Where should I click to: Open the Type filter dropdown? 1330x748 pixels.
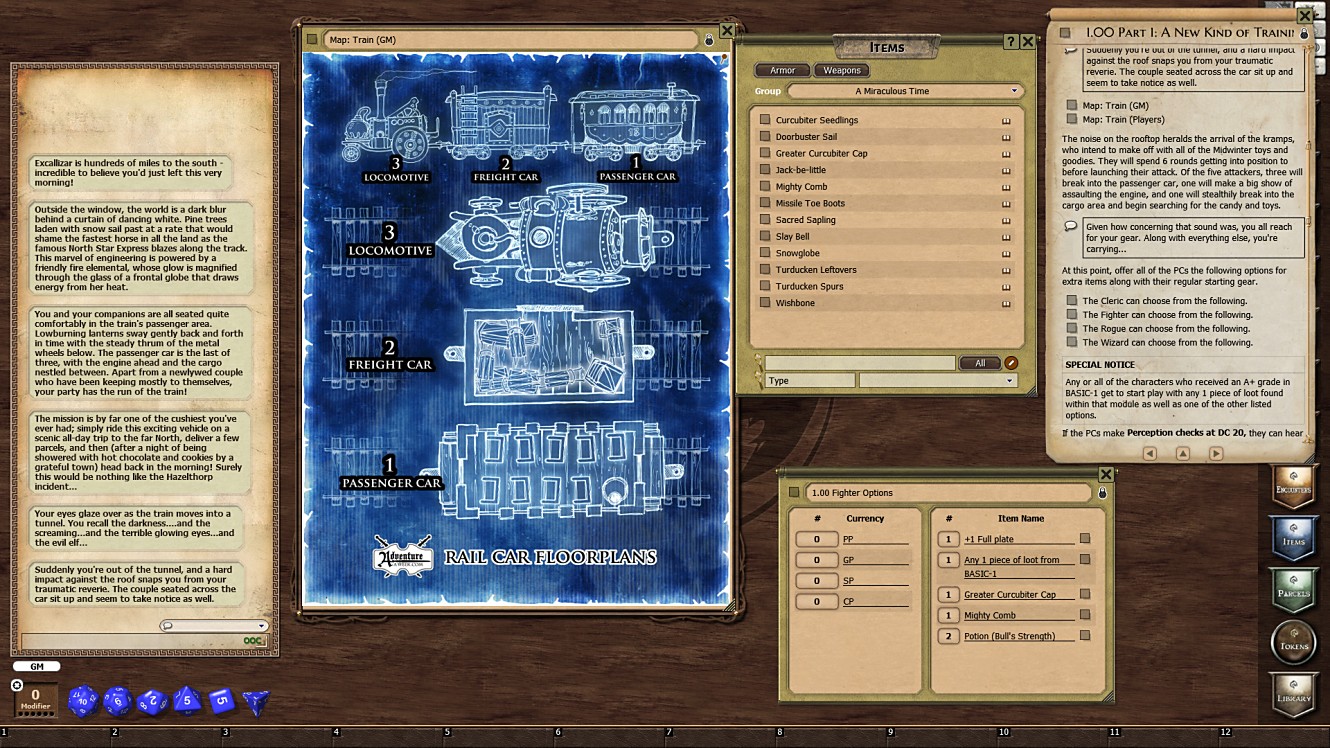pyautogui.click(x=937, y=380)
